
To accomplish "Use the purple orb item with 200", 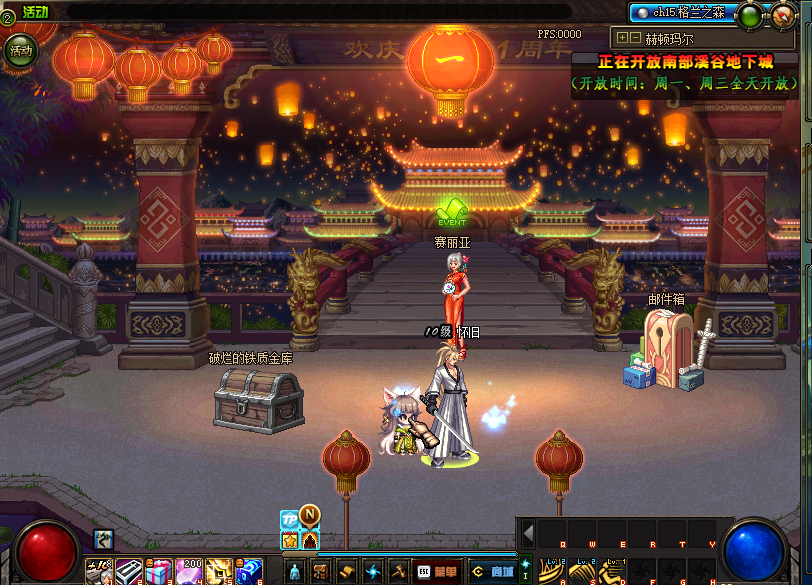I will click(x=188, y=571).
